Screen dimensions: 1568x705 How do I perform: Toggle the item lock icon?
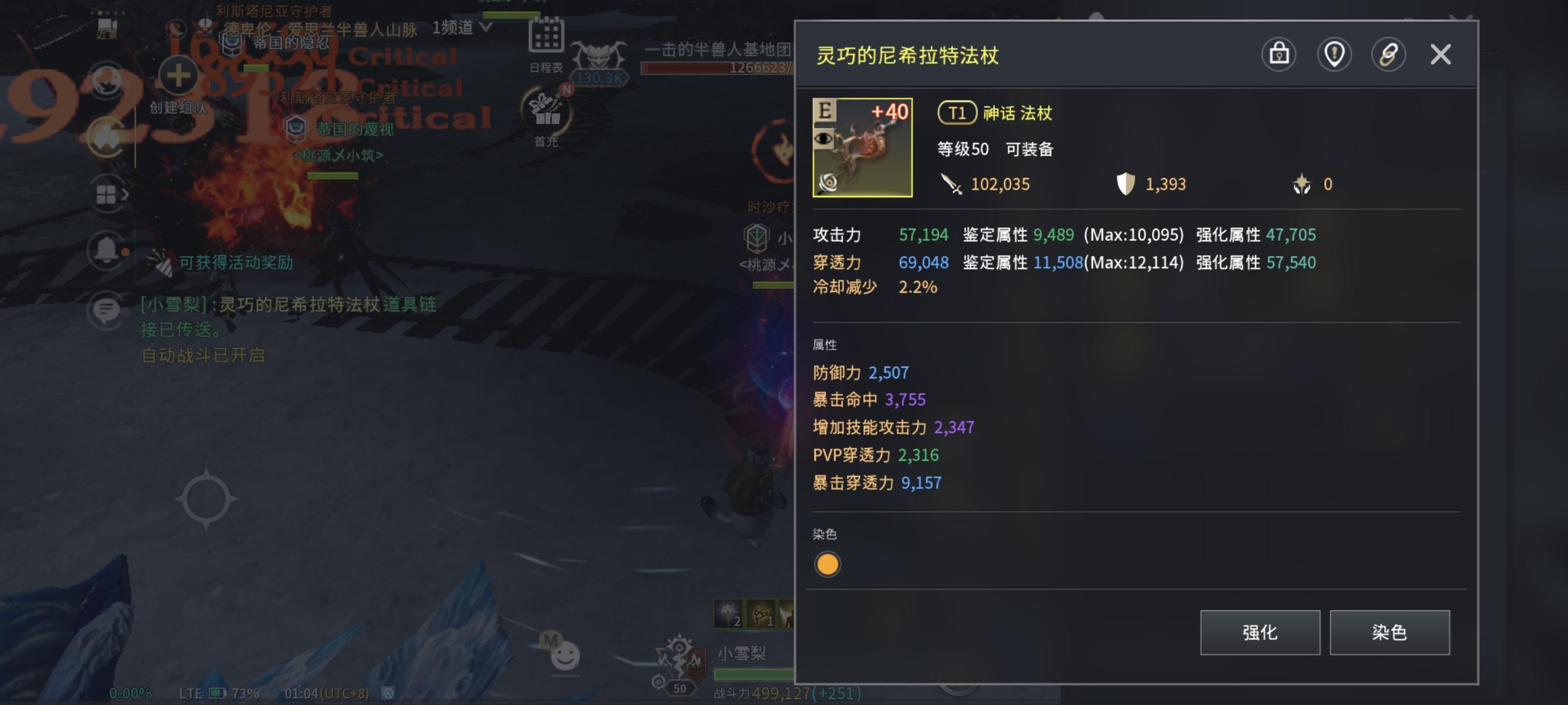click(x=1279, y=54)
